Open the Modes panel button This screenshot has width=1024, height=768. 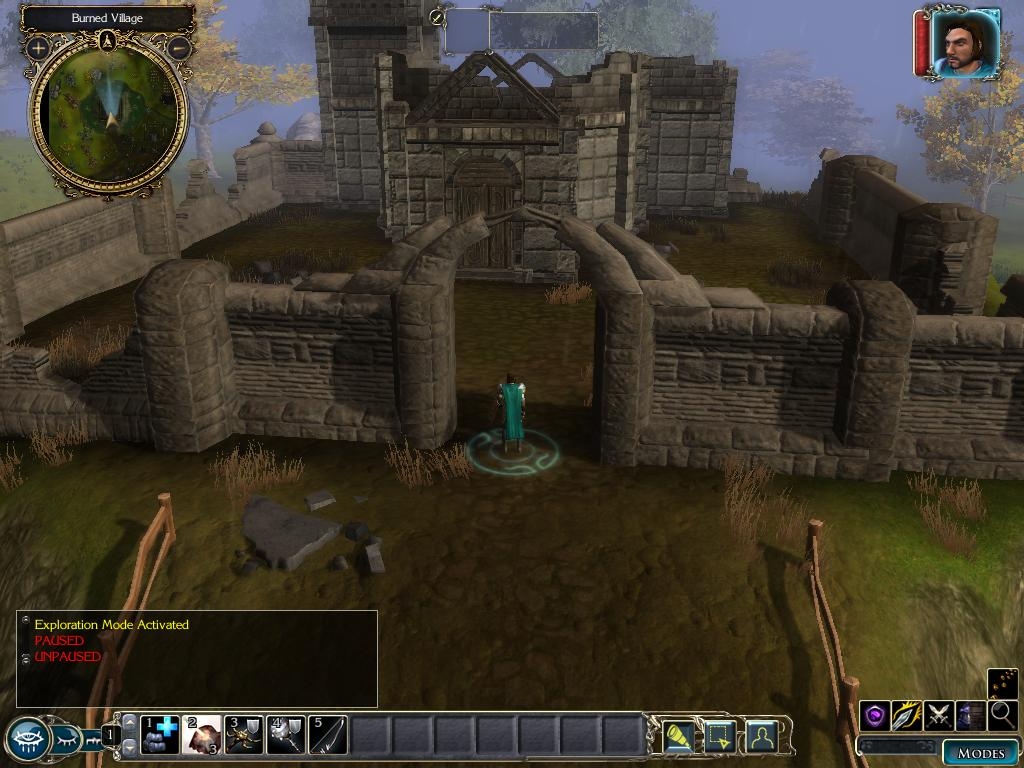point(980,753)
